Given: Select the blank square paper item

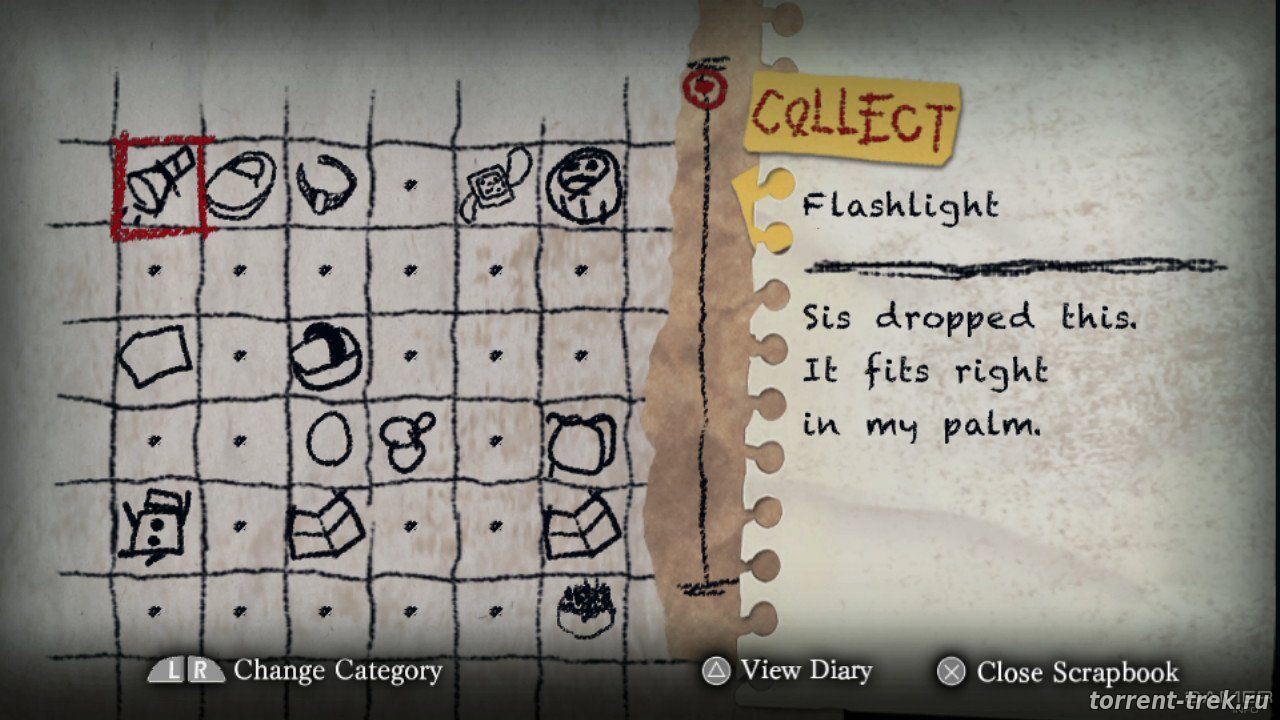Looking at the screenshot, I should click(x=153, y=356).
